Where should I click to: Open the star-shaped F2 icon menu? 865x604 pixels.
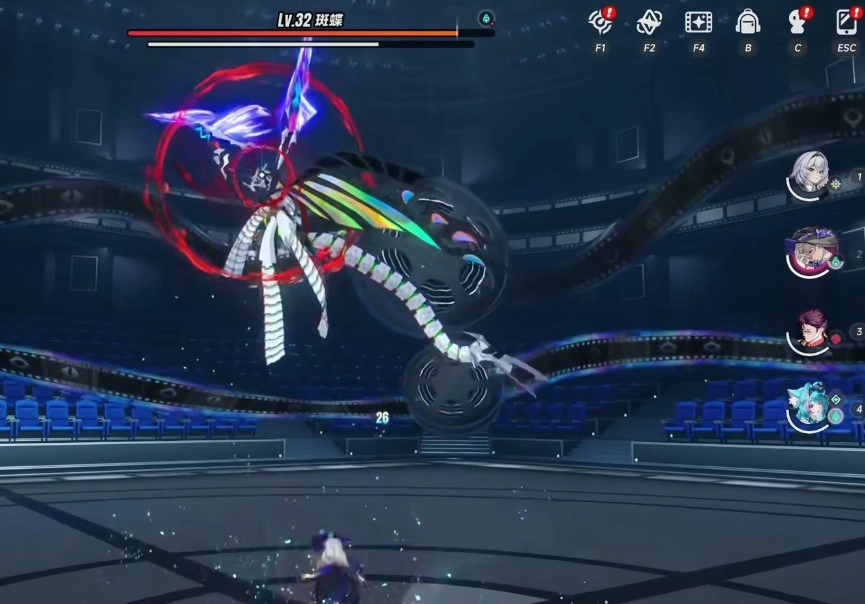point(649,22)
